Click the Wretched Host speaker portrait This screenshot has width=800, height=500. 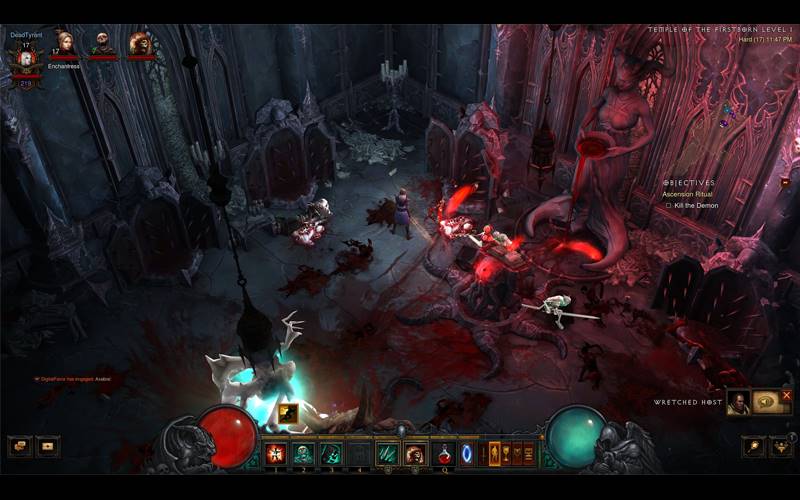(x=738, y=402)
